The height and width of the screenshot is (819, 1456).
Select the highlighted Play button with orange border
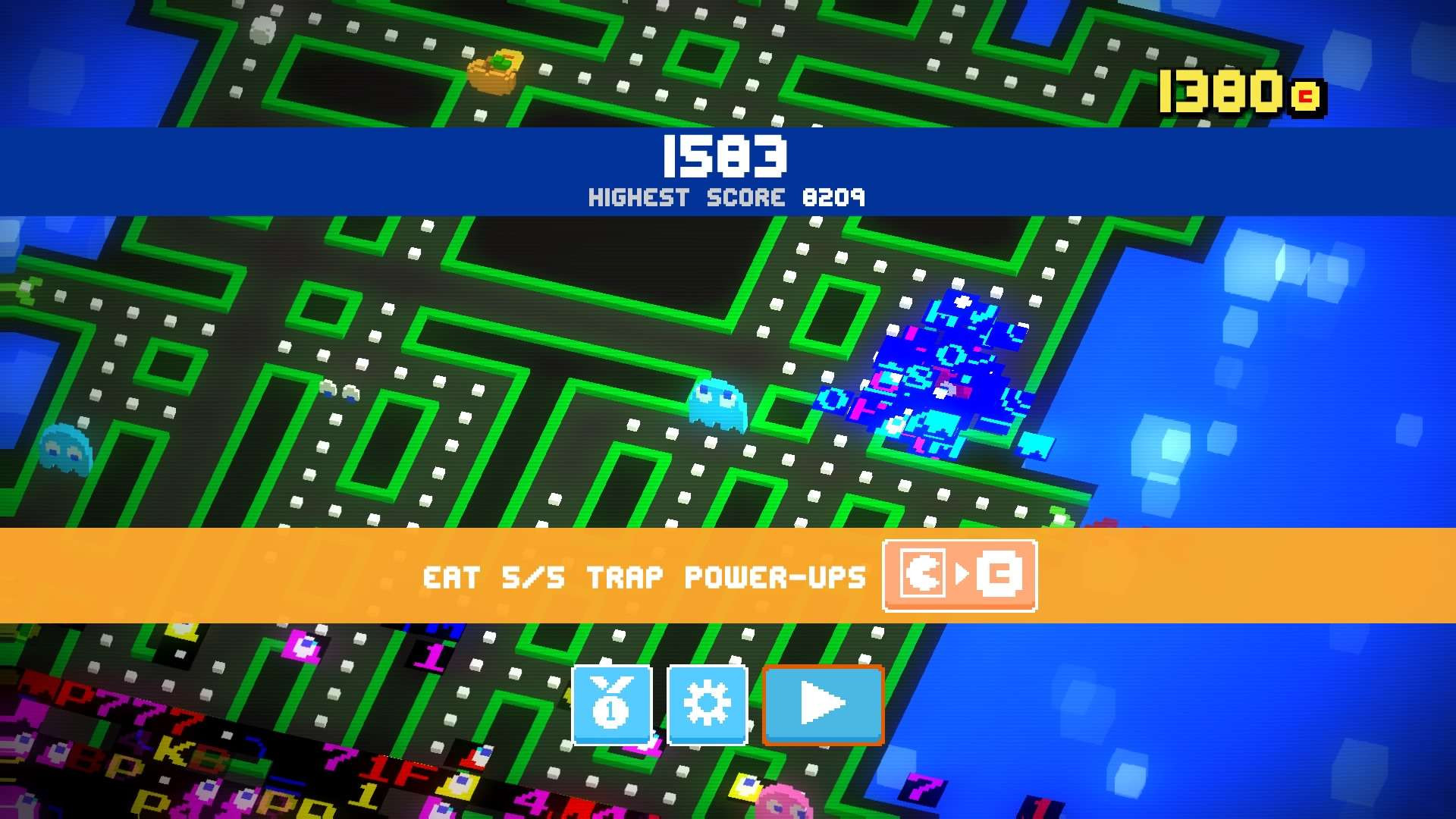click(823, 704)
